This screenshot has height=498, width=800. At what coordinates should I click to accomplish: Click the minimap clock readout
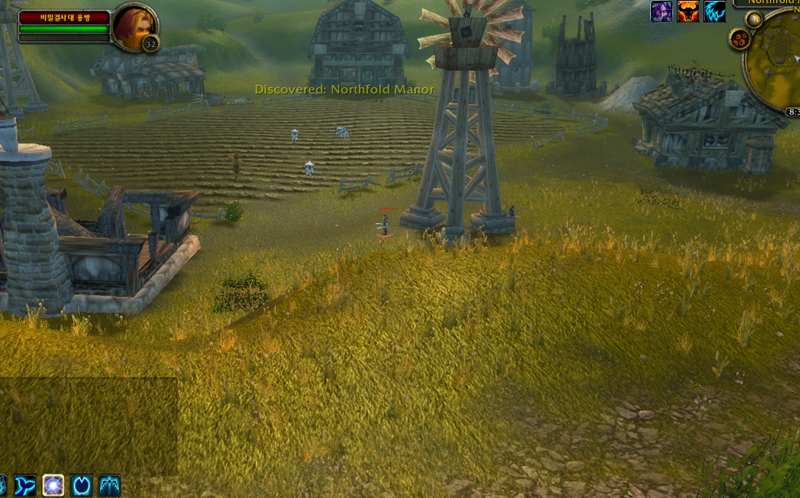tap(793, 112)
